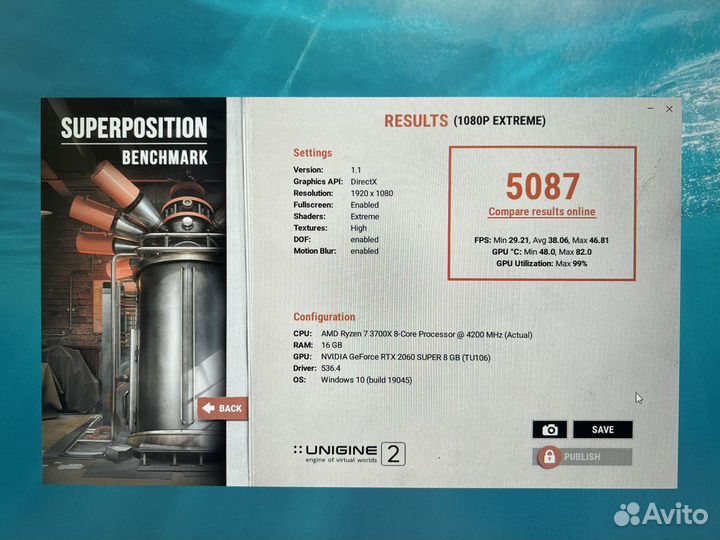Close the Superposition results window
The height and width of the screenshot is (540, 720).
(x=669, y=108)
